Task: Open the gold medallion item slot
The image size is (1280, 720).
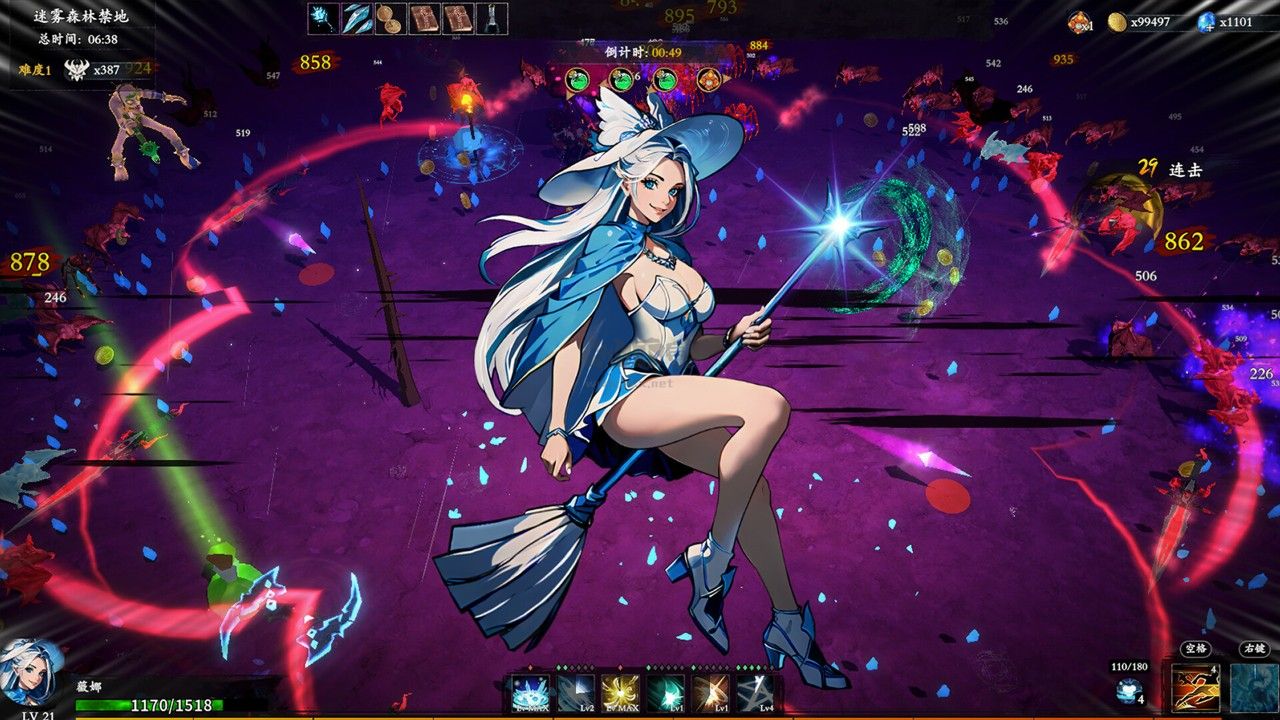Action: point(389,17)
